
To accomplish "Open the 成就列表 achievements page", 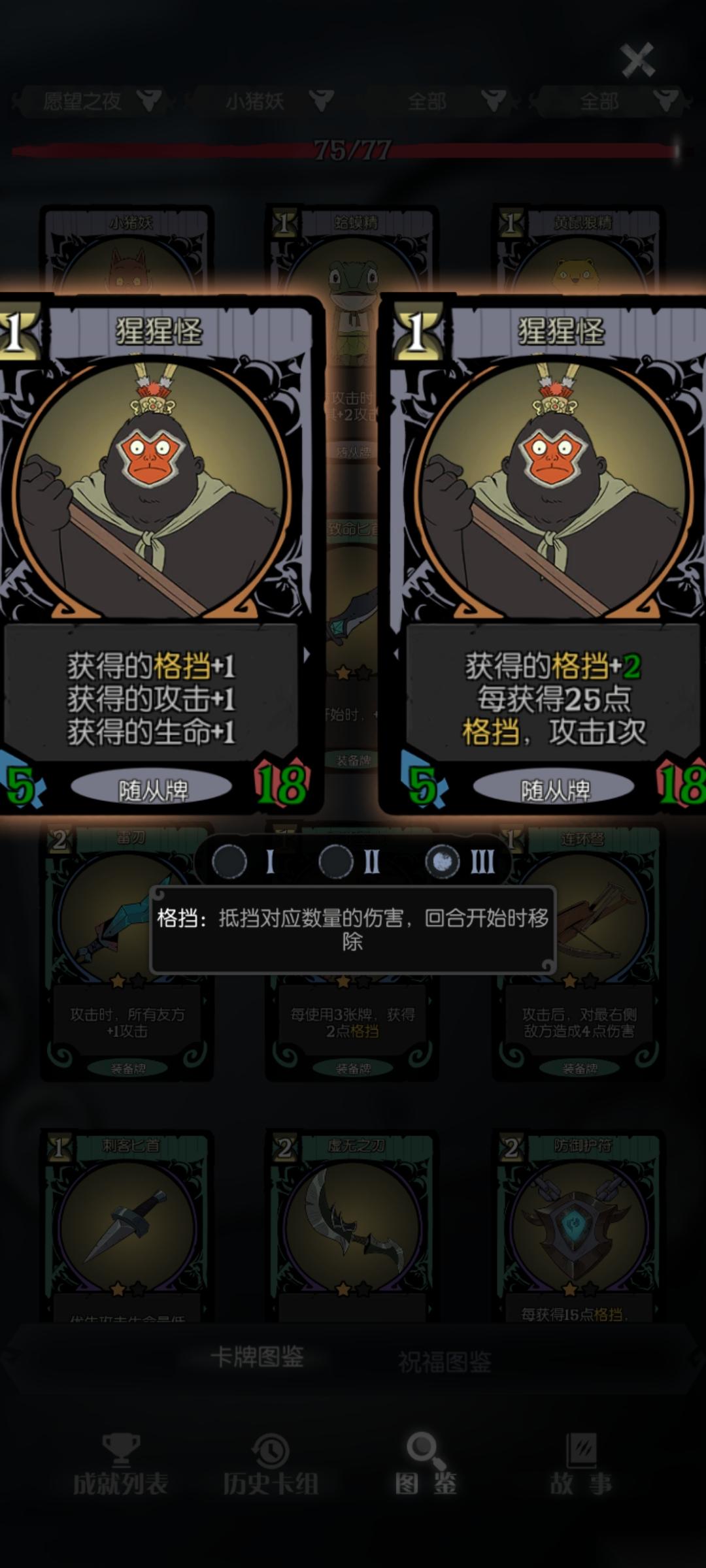I will pos(120,1465).
